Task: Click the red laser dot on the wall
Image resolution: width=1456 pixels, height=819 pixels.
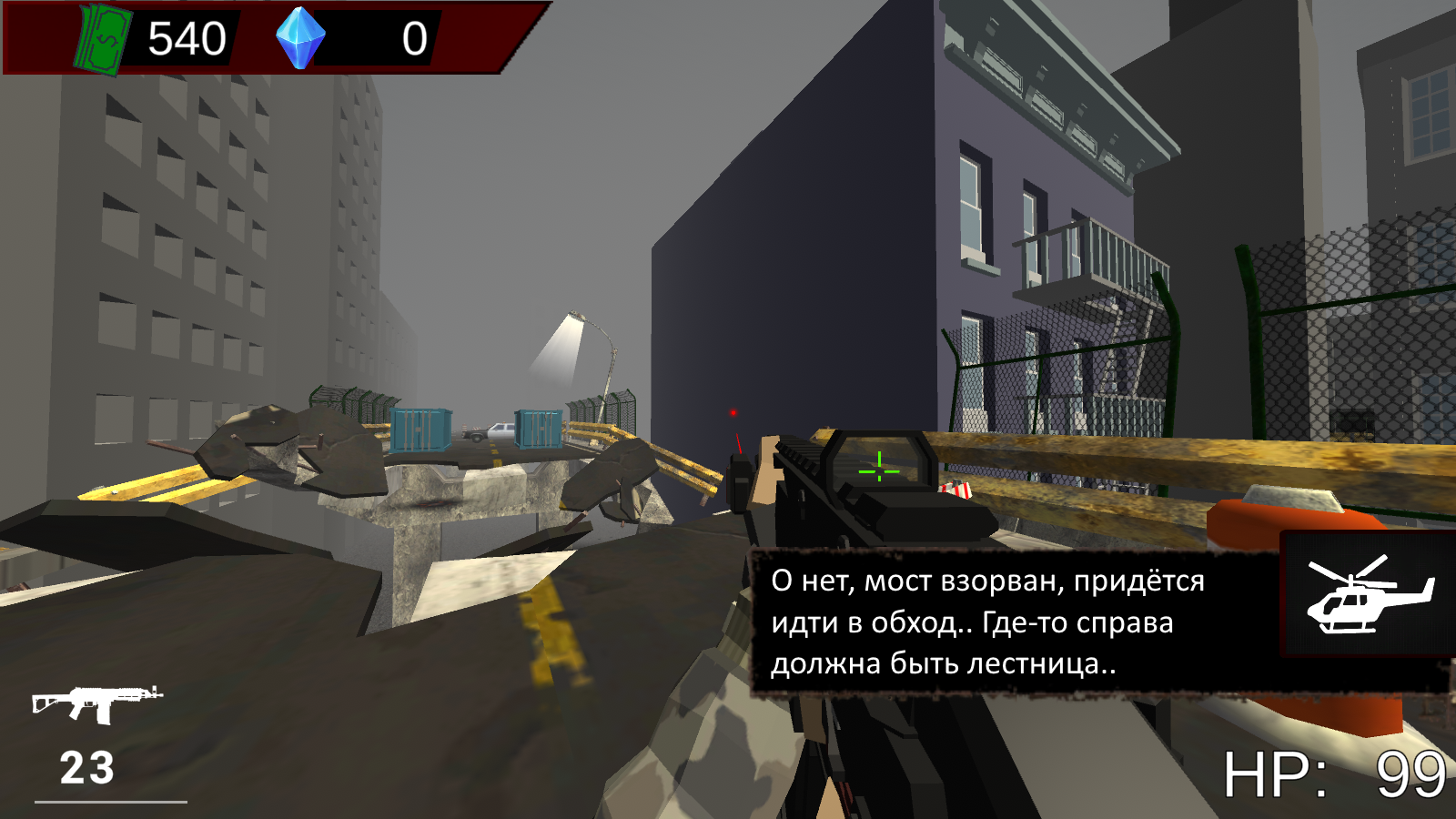Action: [733, 412]
